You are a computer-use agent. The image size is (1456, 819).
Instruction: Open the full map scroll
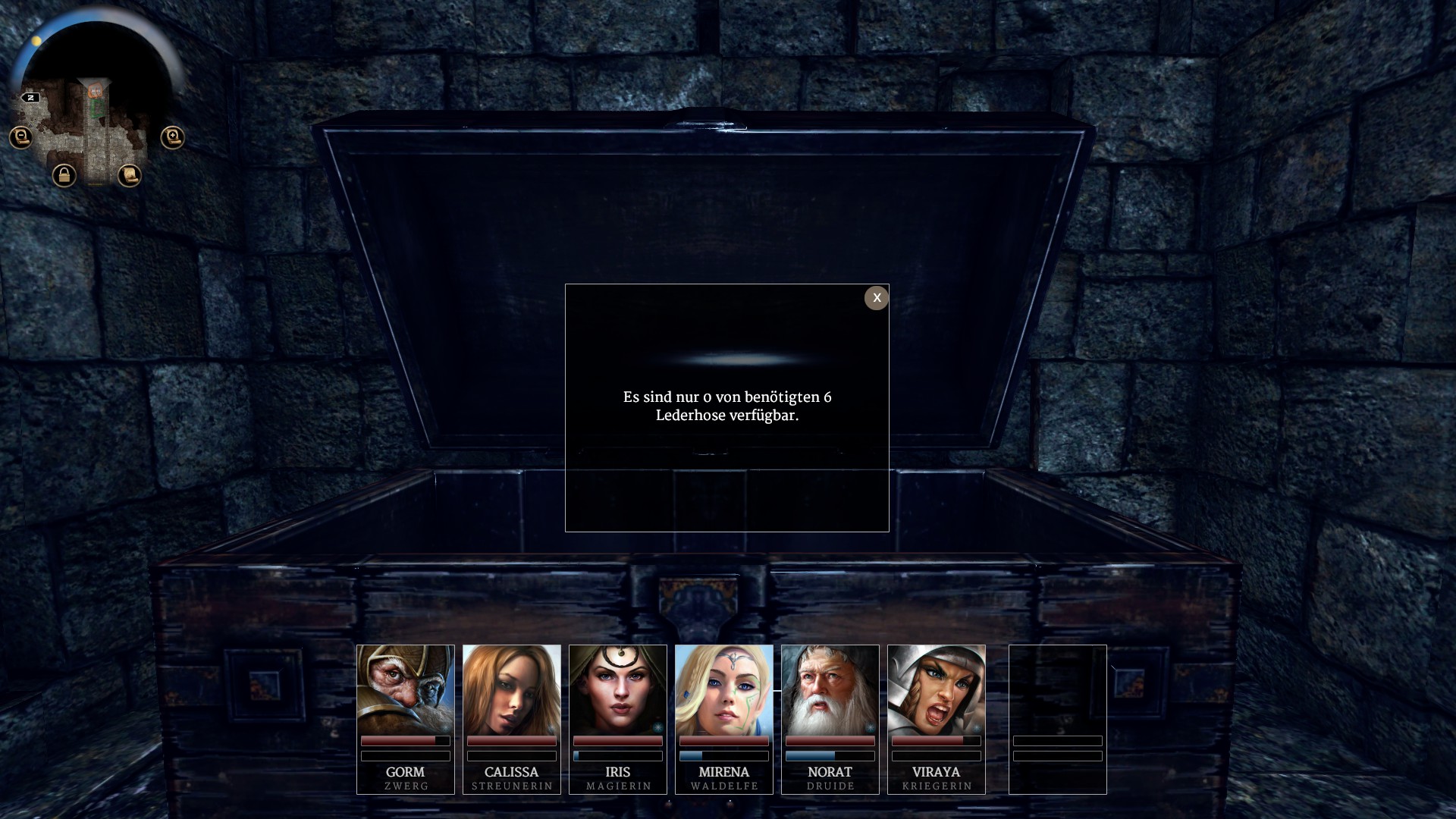(130, 176)
